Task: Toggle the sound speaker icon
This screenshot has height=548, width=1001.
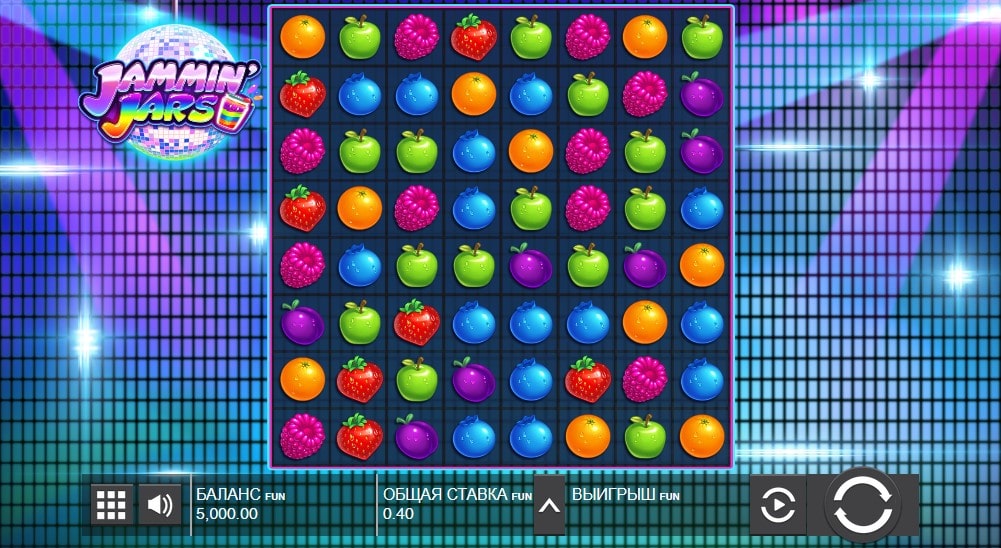Action: (x=159, y=504)
